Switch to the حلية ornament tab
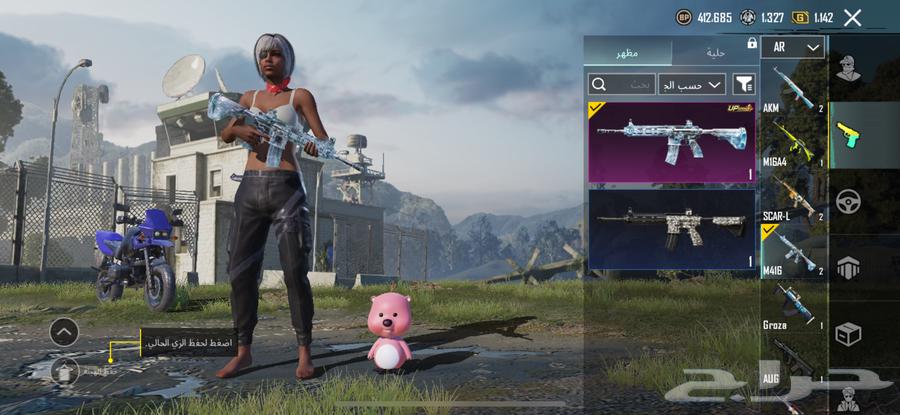The height and width of the screenshot is (415, 900). tap(714, 51)
